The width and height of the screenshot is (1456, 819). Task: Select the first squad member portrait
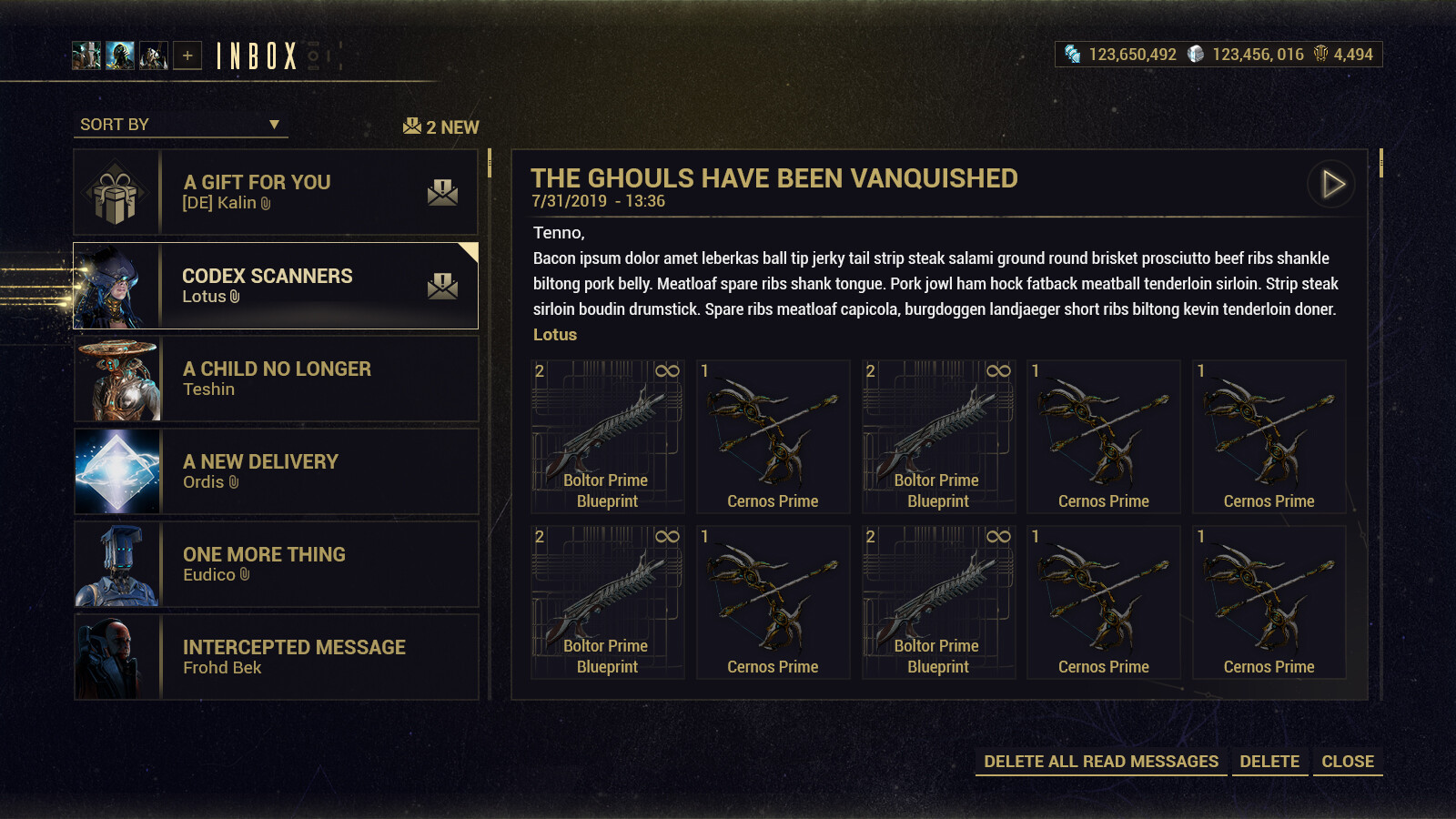tap(86, 56)
